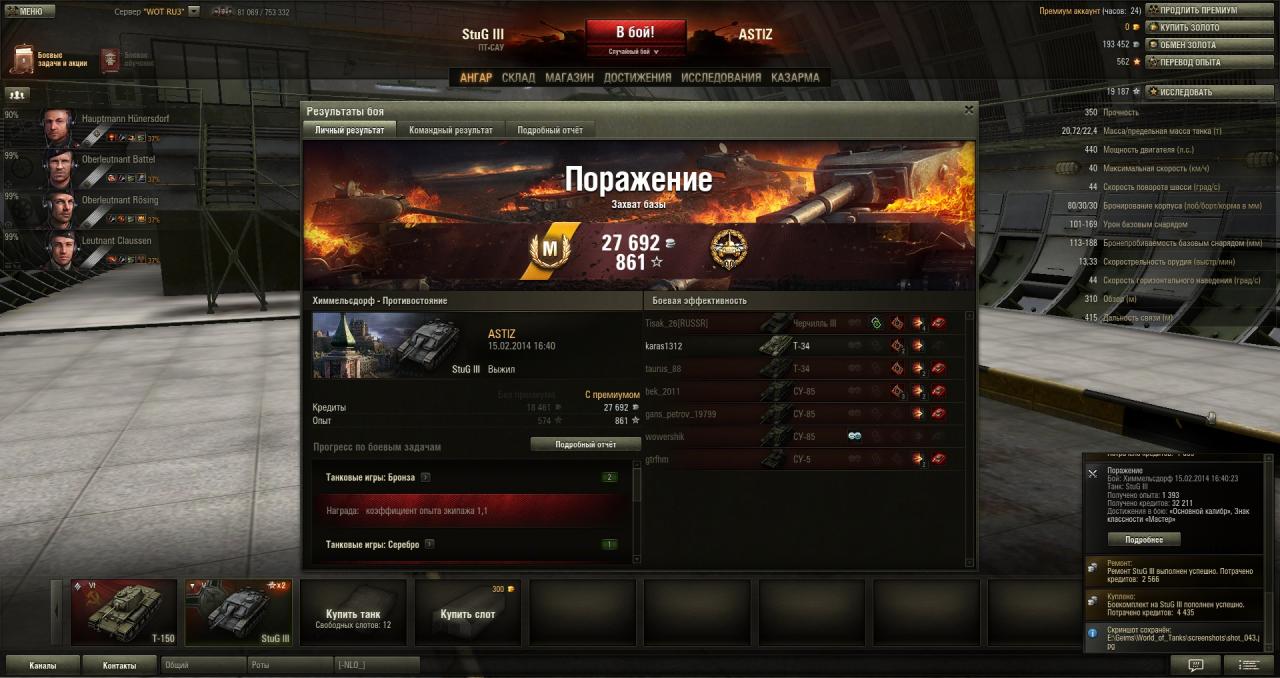Open the "Подробный отчёт" tab
Viewport: 1280px width, 678px height.
coord(550,130)
